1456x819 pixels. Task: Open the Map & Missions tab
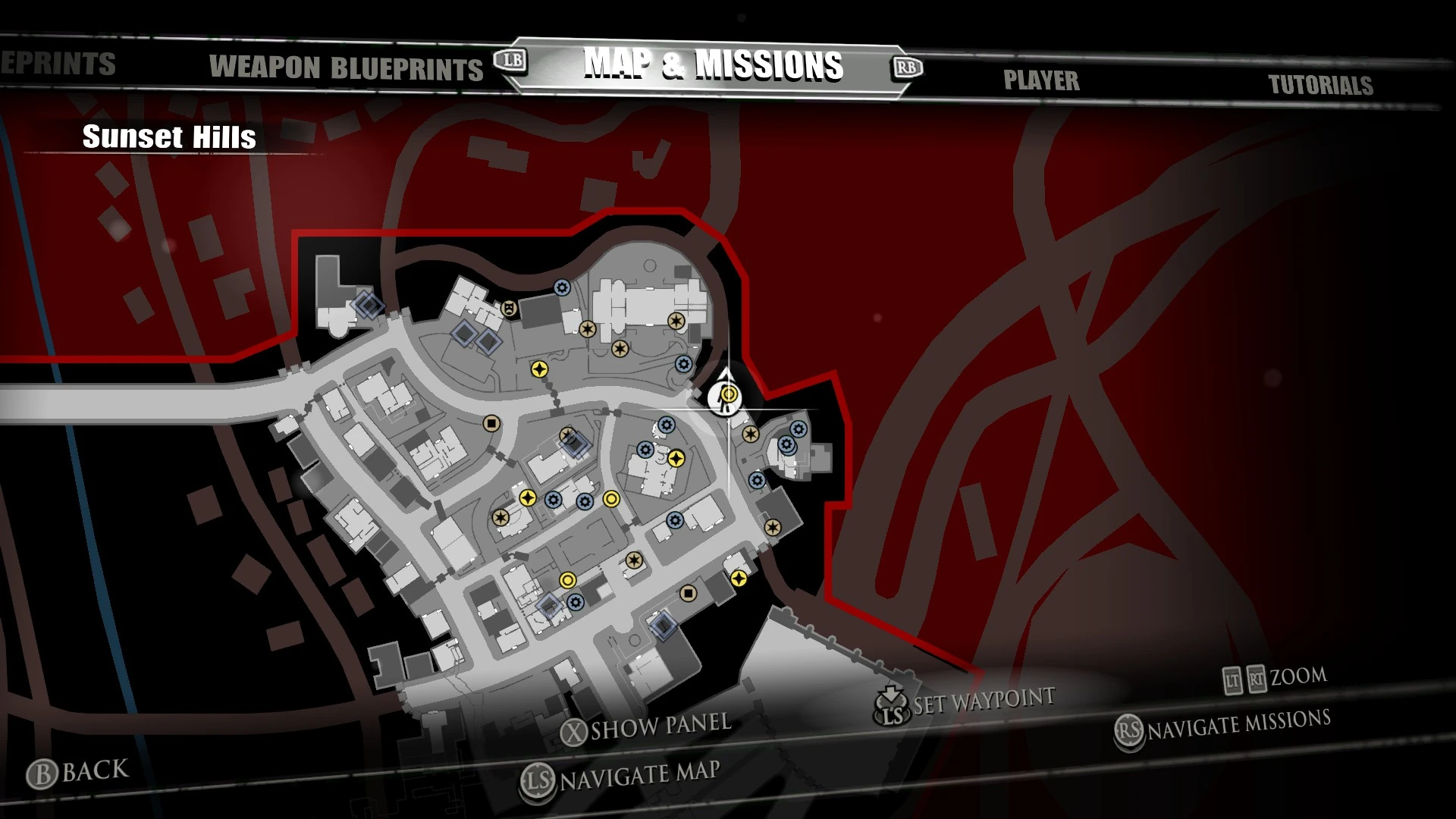click(714, 66)
